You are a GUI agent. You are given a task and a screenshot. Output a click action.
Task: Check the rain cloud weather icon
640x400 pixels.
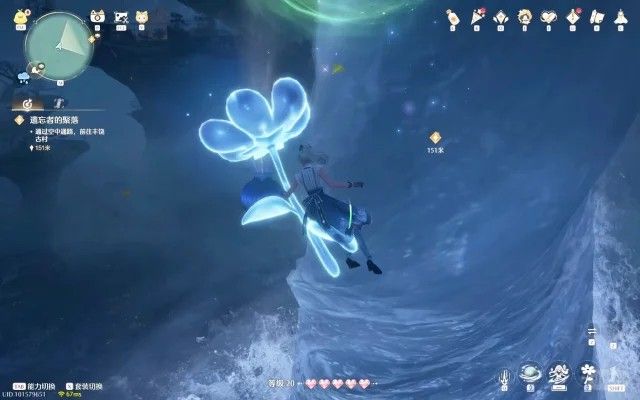point(24,75)
